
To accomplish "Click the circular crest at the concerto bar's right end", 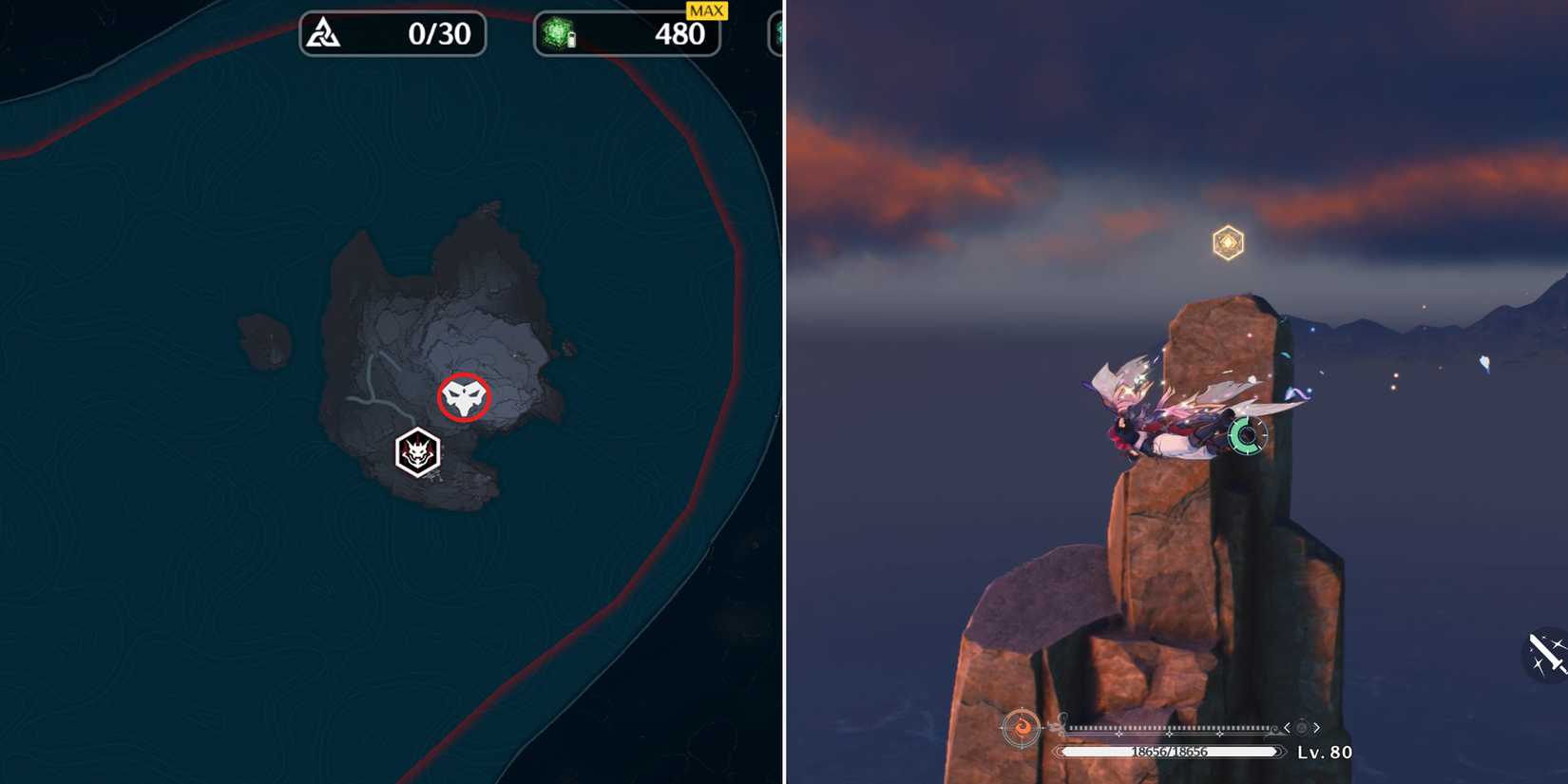I will pos(1301,728).
